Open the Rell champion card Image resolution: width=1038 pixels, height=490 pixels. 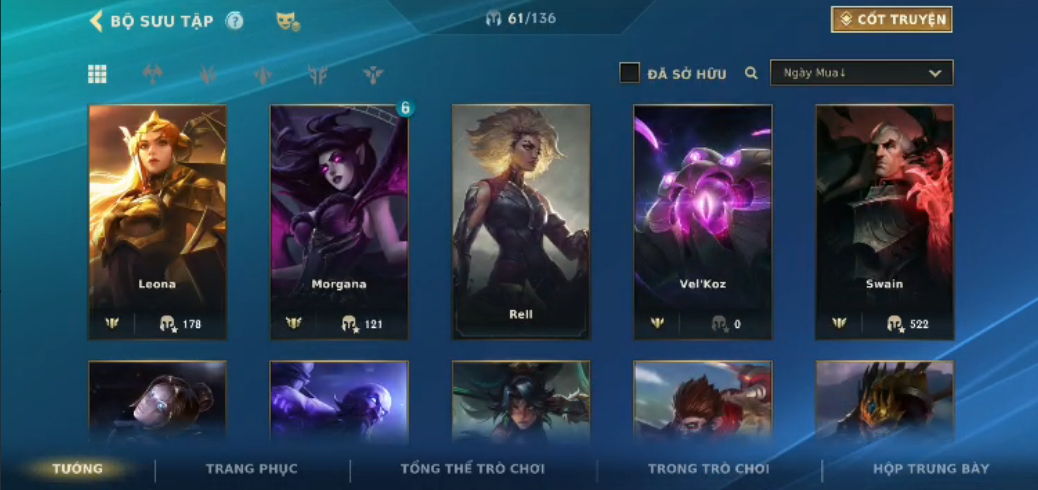[521, 222]
